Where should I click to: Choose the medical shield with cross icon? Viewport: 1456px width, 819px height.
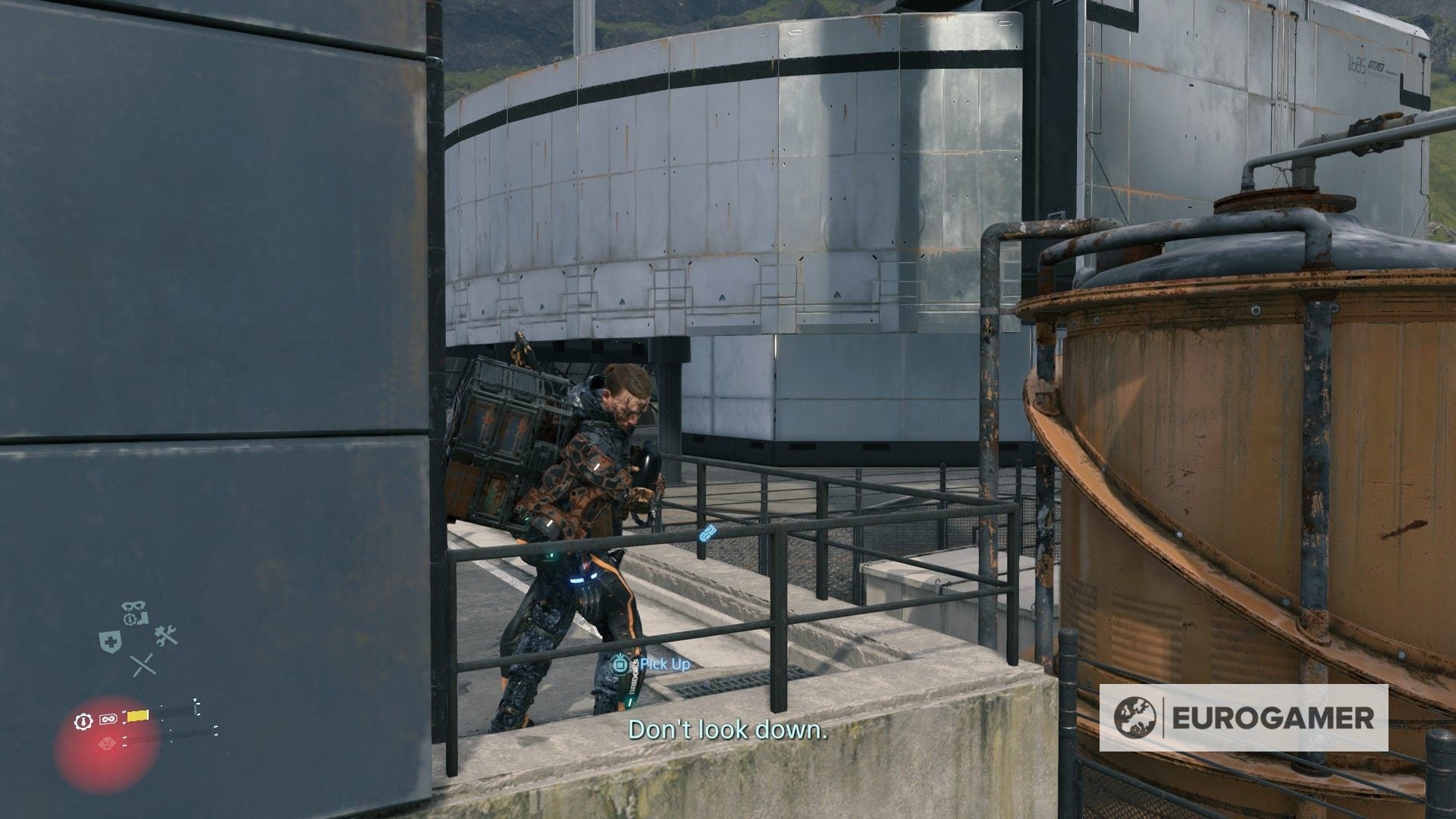(x=108, y=642)
